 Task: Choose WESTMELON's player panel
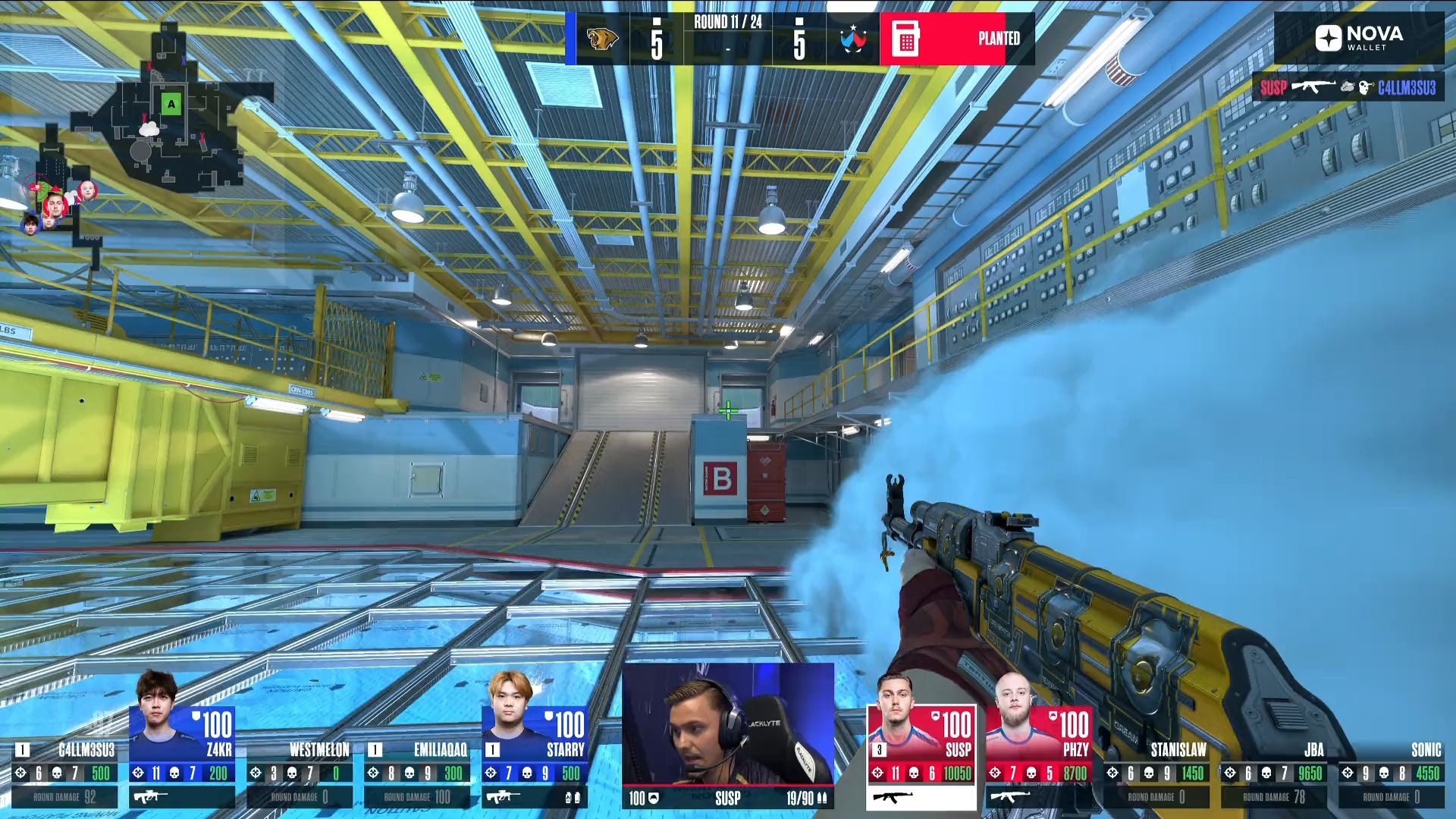click(x=300, y=773)
